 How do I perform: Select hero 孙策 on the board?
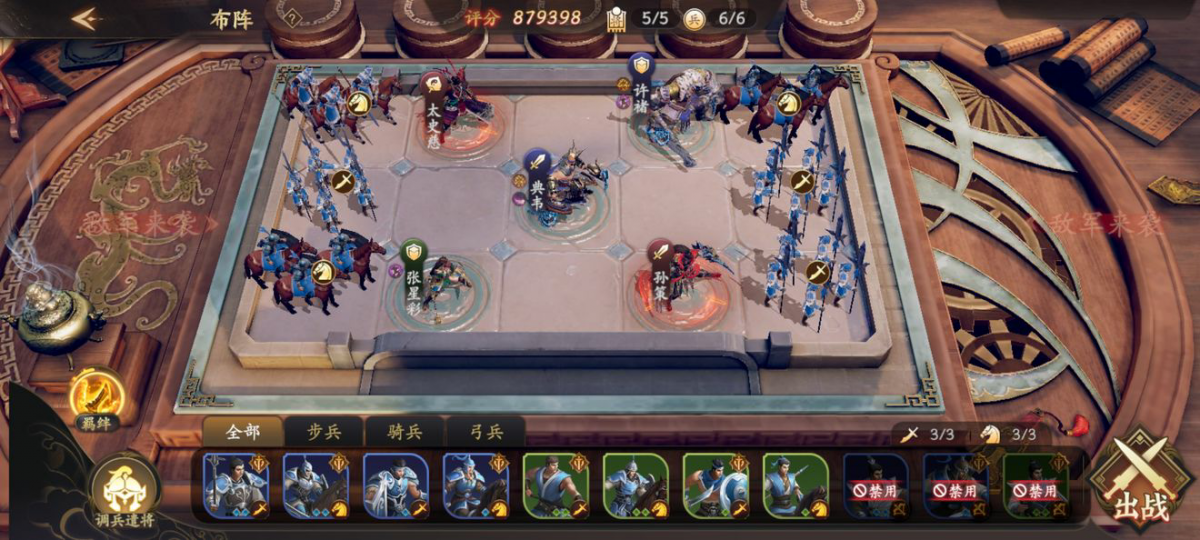[x=678, y=275]
